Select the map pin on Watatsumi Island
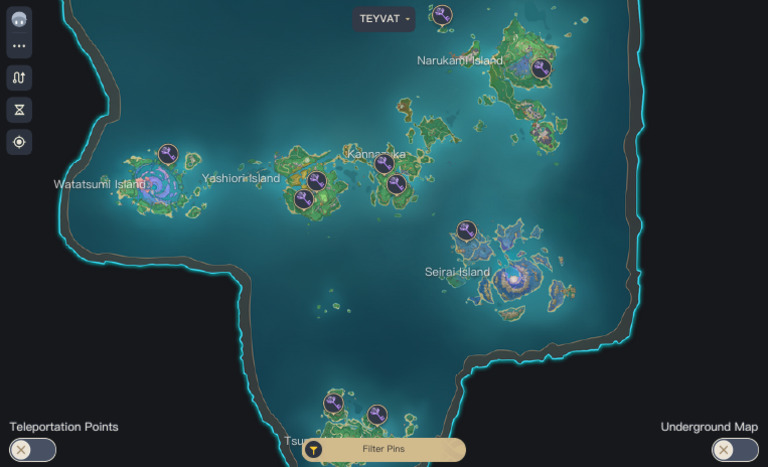768x467 pixels. click(x=168, y=154)
